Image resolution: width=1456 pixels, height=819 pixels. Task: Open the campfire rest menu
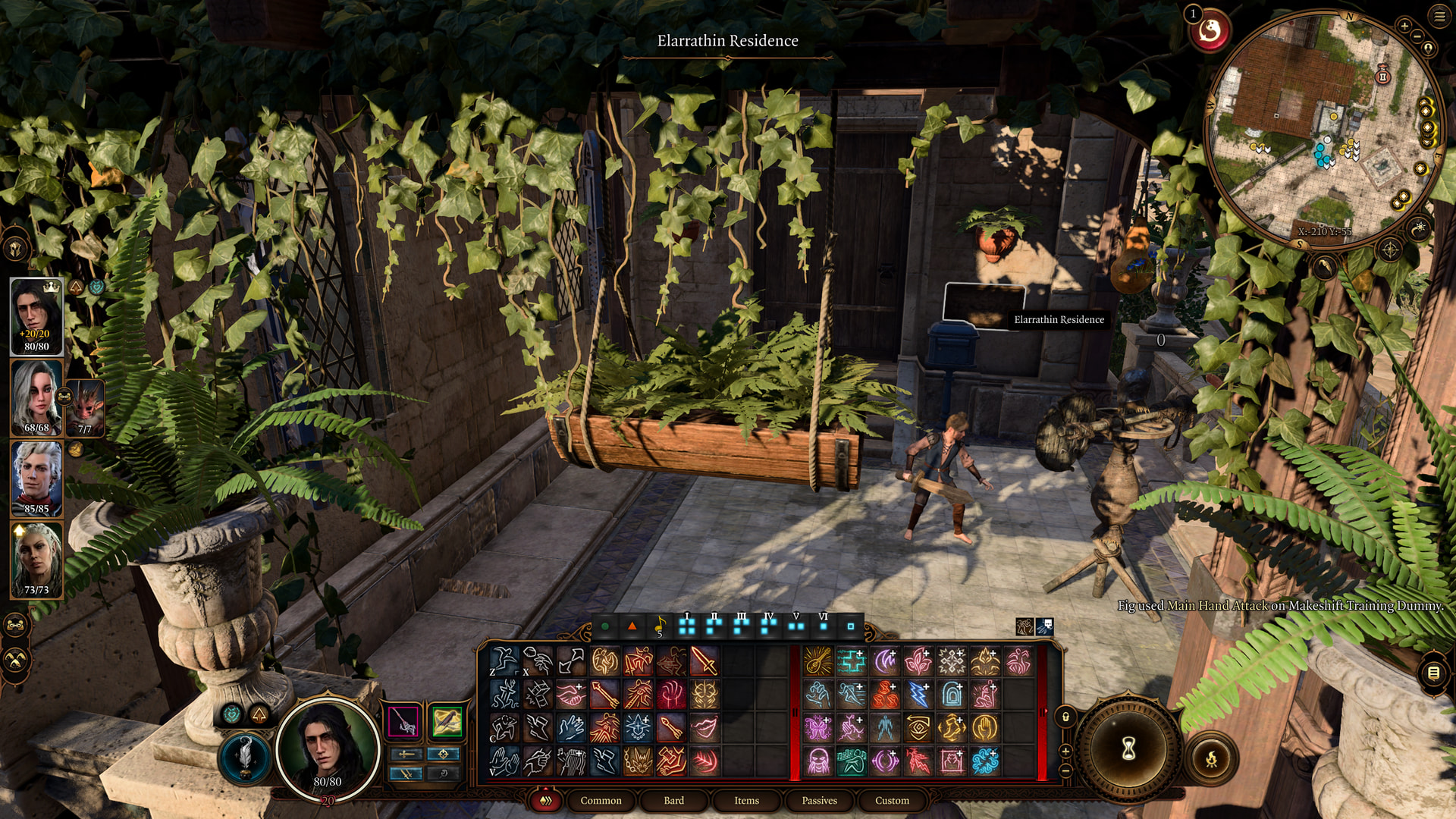click(1212, 758)
